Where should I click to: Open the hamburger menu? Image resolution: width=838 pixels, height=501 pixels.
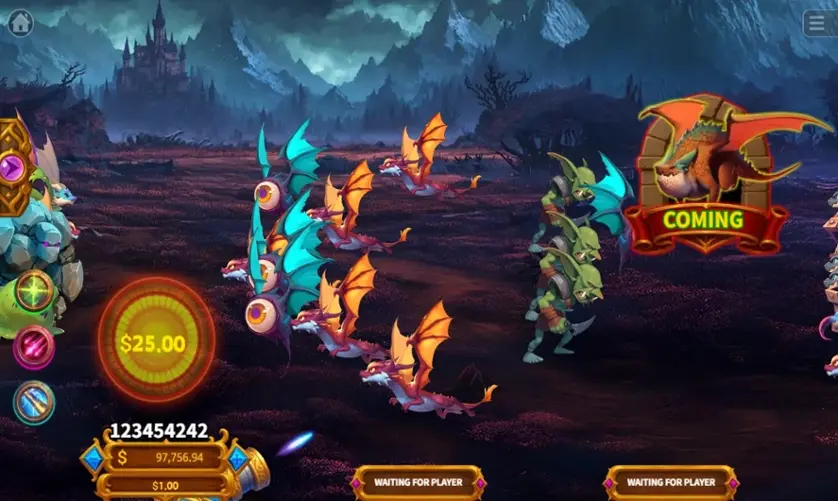pyautogui.click(x=819, y=23)
